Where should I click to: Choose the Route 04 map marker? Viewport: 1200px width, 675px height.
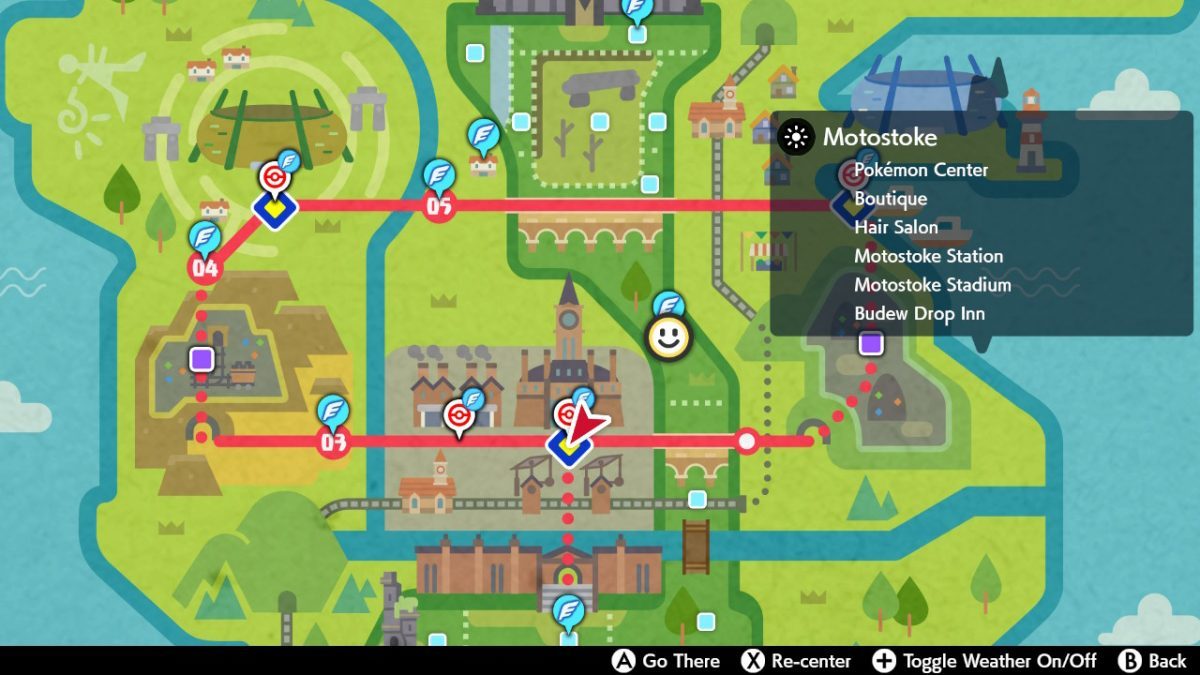(204, 268)
